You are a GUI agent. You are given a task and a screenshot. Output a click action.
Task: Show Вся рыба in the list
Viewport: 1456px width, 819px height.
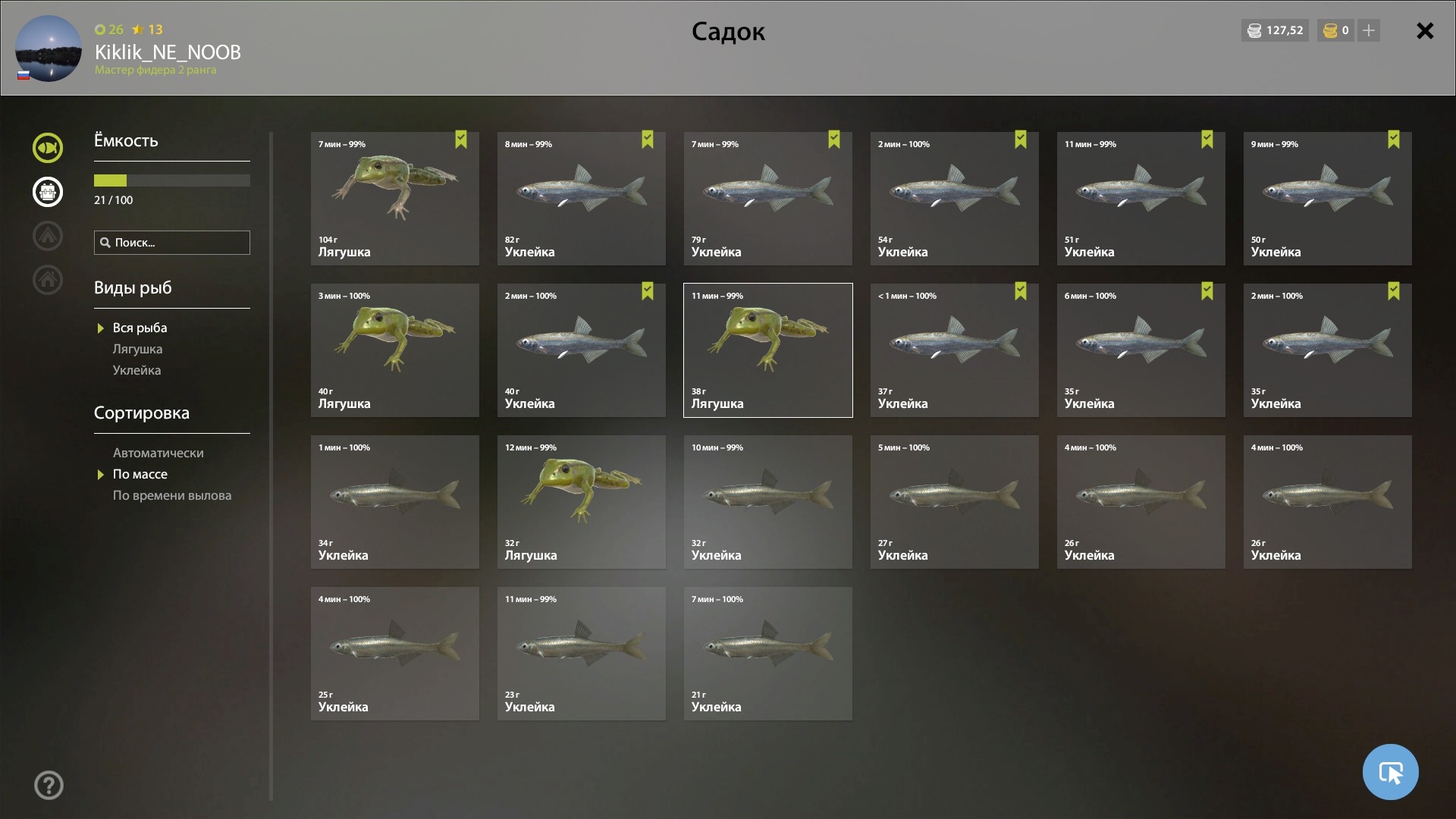pos(140,328)
